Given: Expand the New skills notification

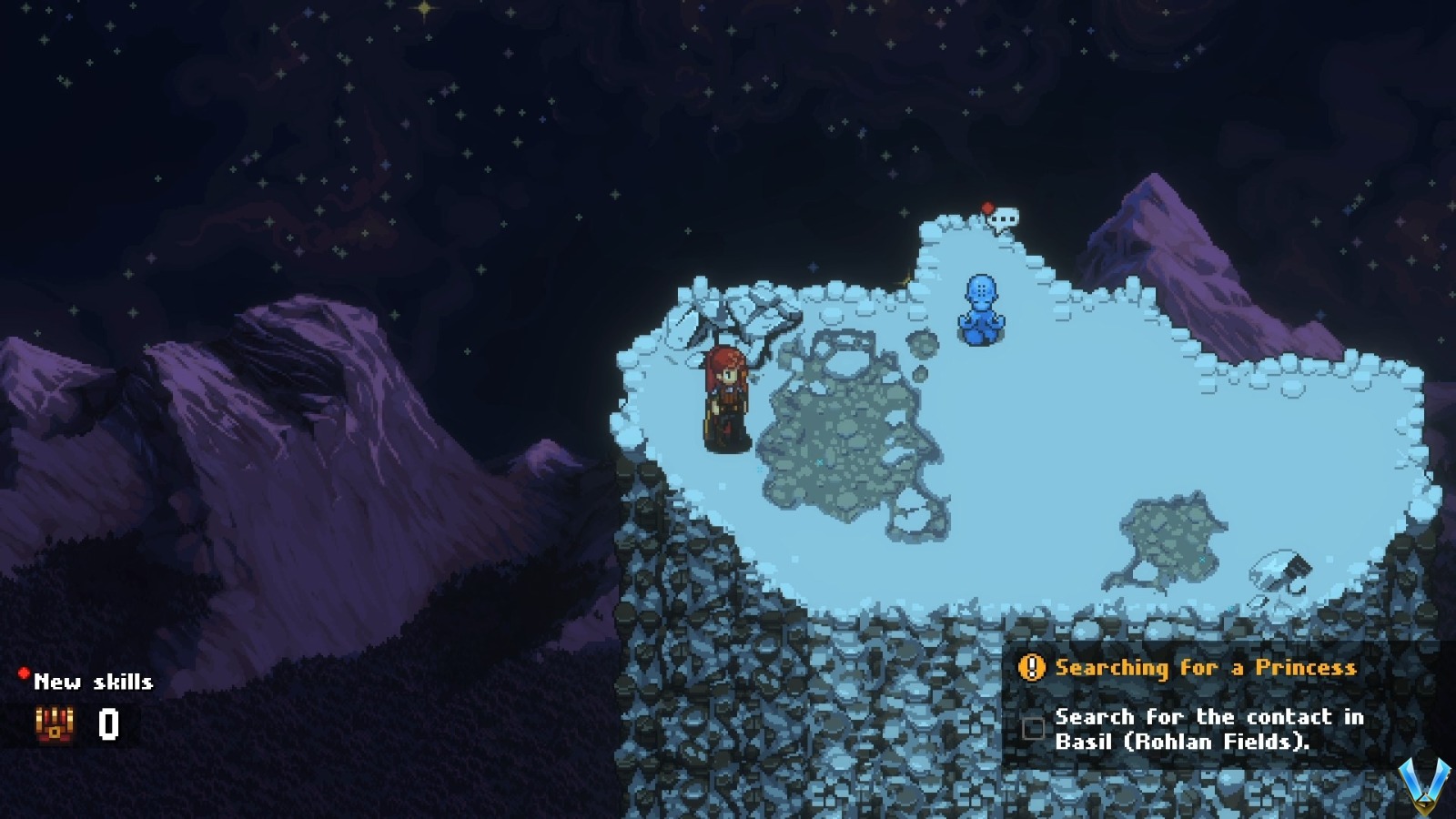Looking at the screenshot, I should tap(90, 682).
